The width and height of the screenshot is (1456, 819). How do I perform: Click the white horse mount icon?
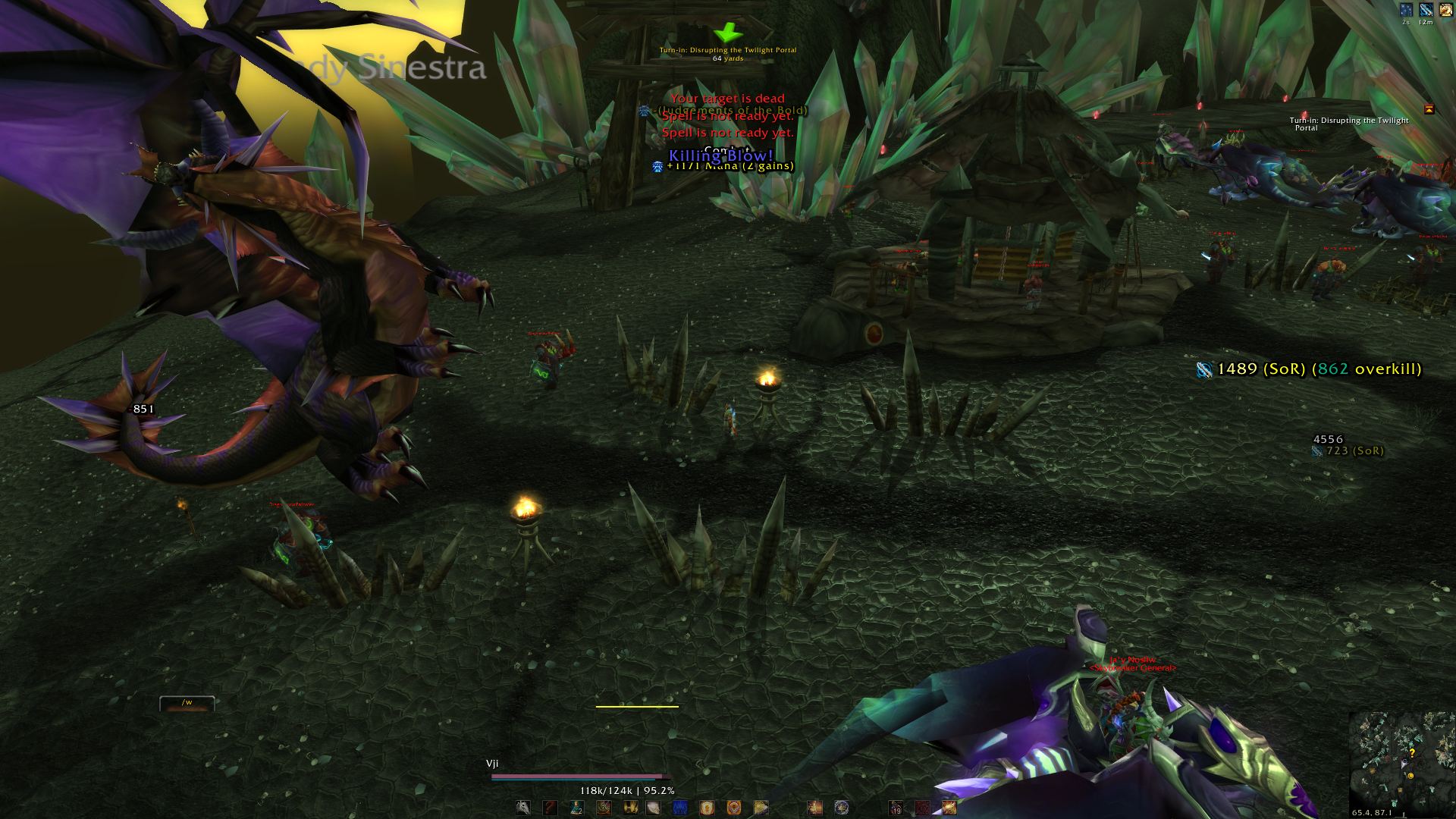coord(523,808)
